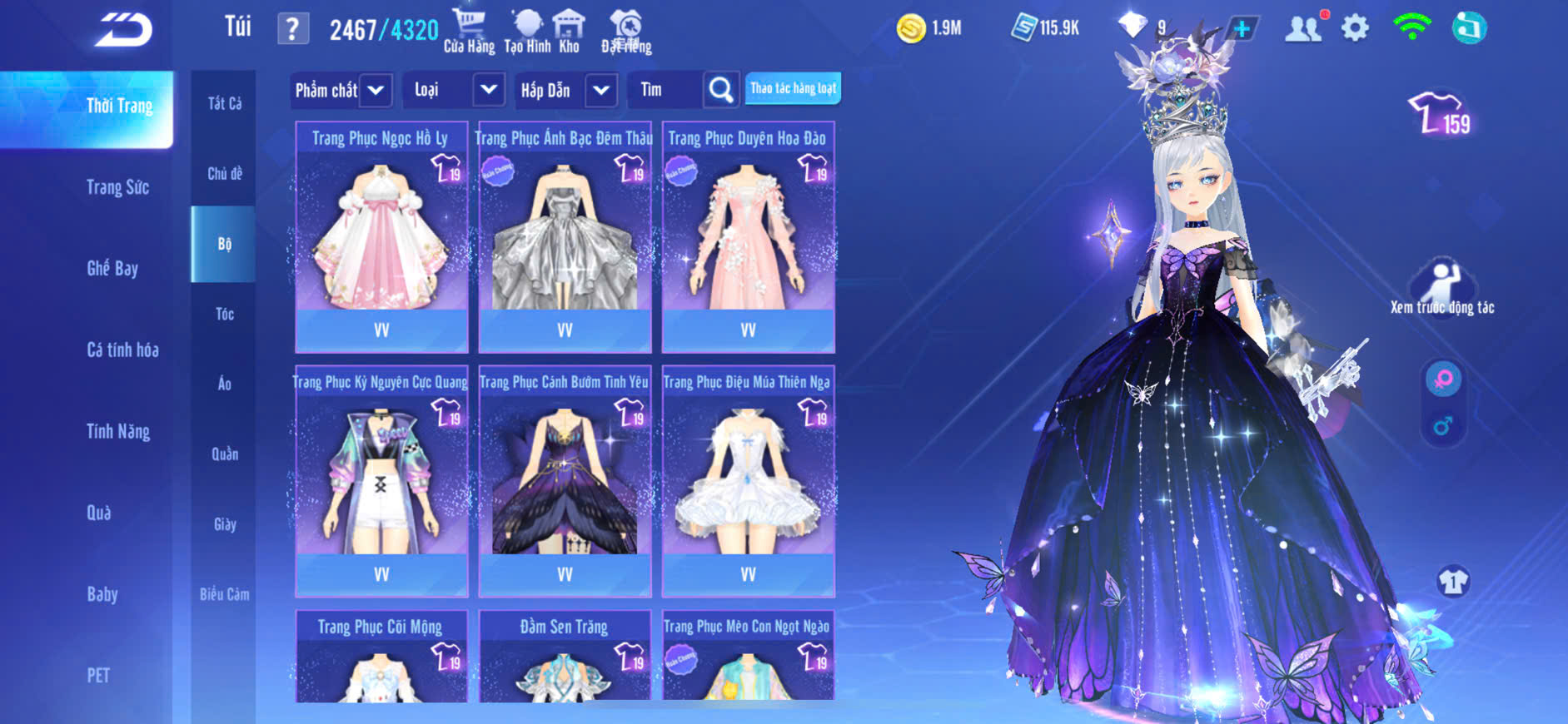Go back with the top-left arrow
The width and height of the screenshot is (1568, 724).
(x=123, y=30)
